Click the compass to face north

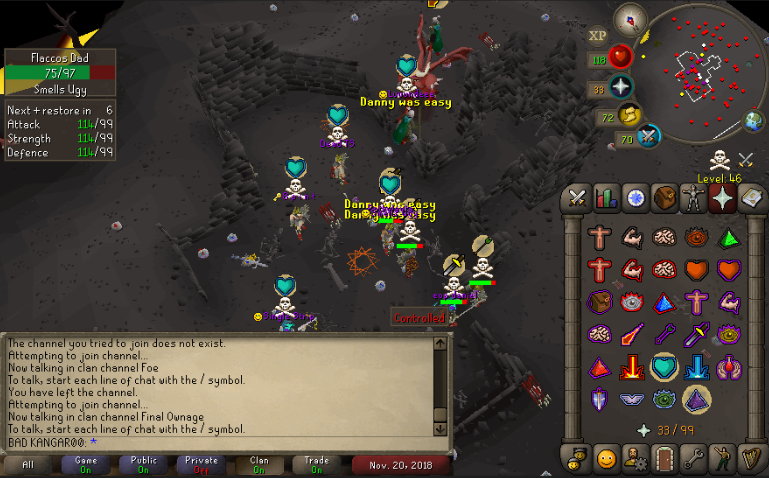point(630,17)
